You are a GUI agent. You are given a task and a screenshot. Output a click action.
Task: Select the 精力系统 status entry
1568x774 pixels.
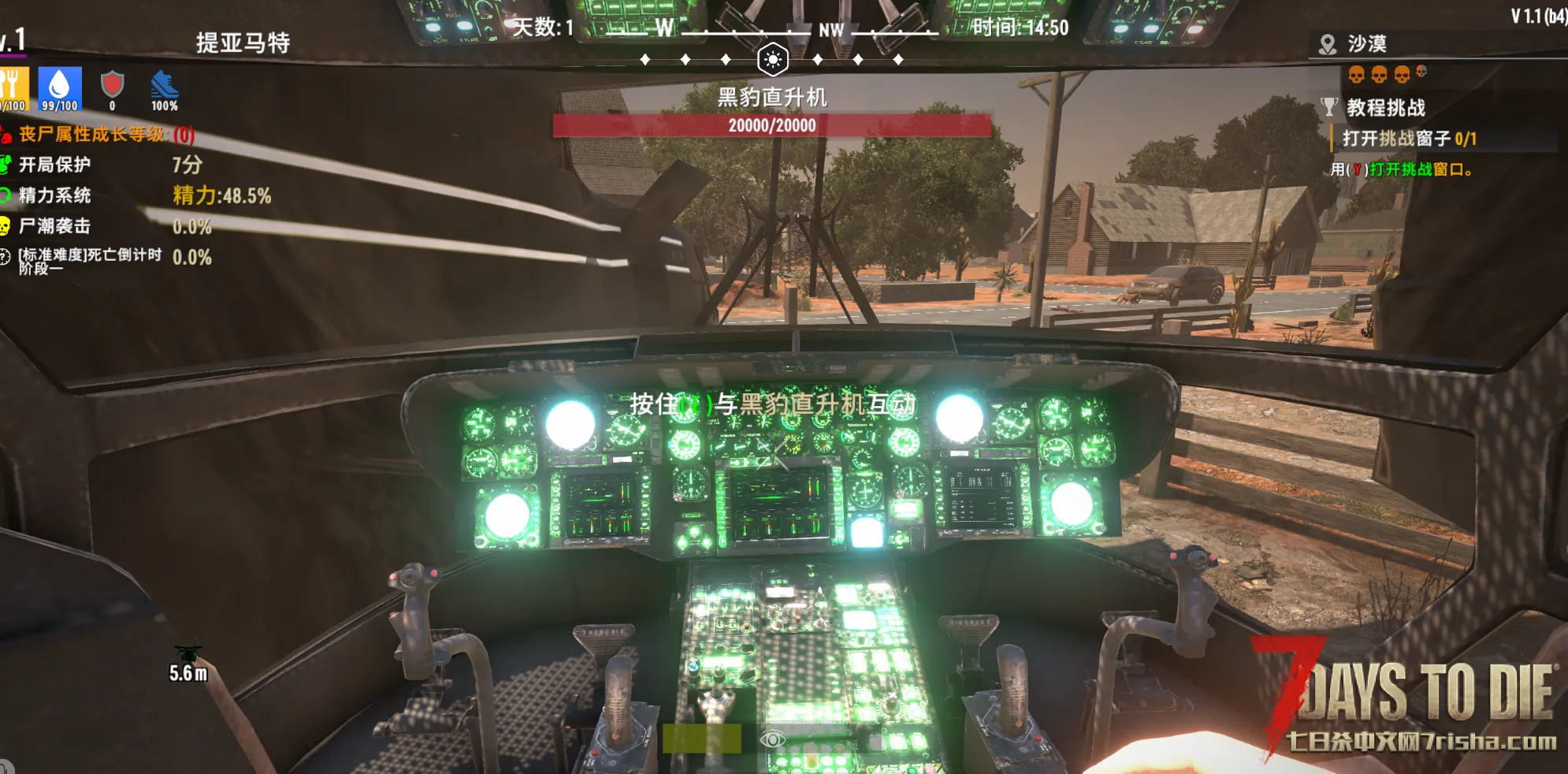54,195
